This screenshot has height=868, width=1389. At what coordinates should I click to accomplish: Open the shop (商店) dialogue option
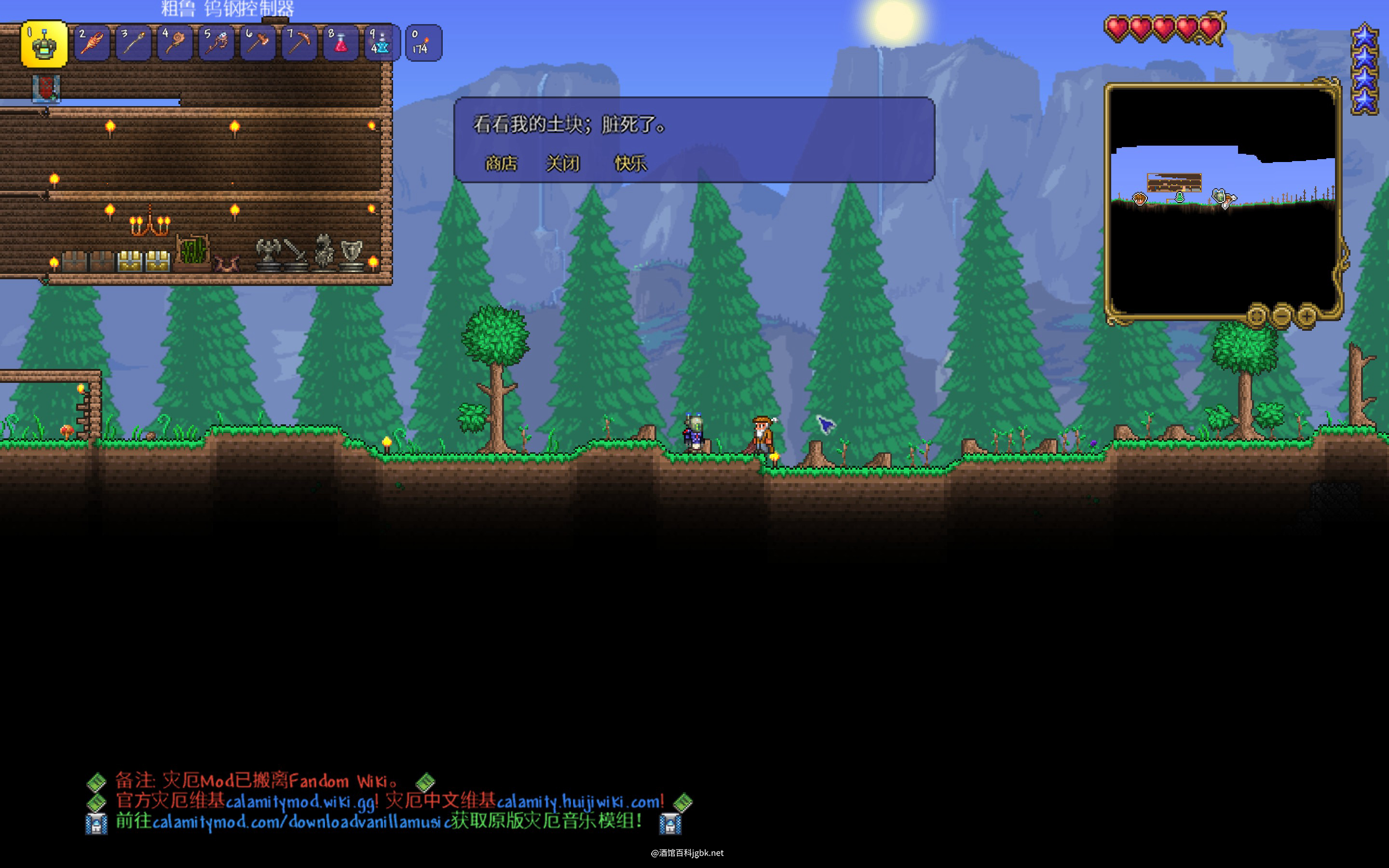tap(501, 163)
